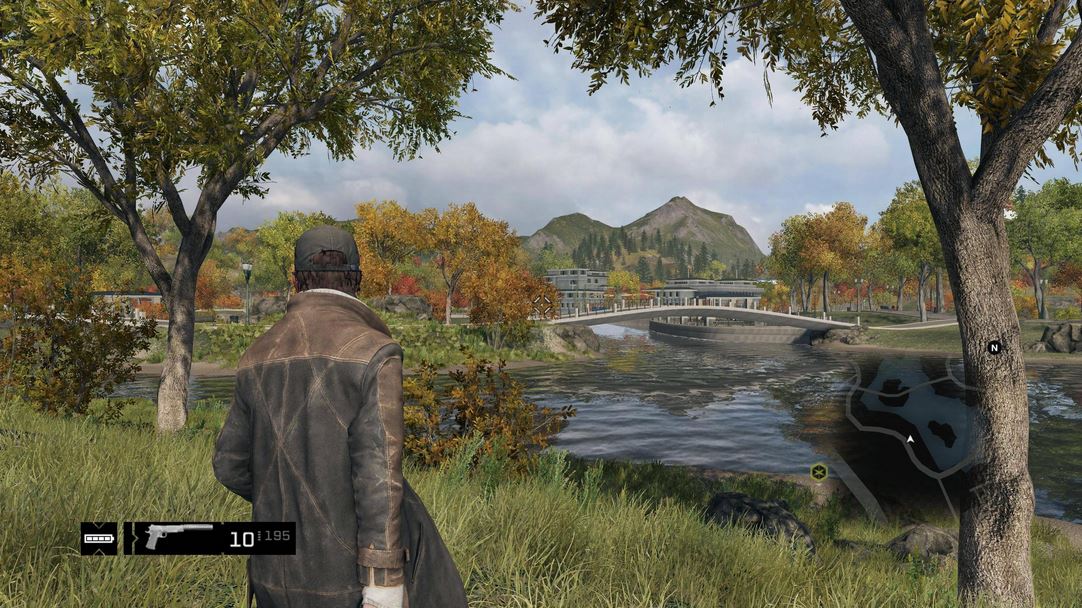Select the silenced pistol weapon icon

click(178, 537)
